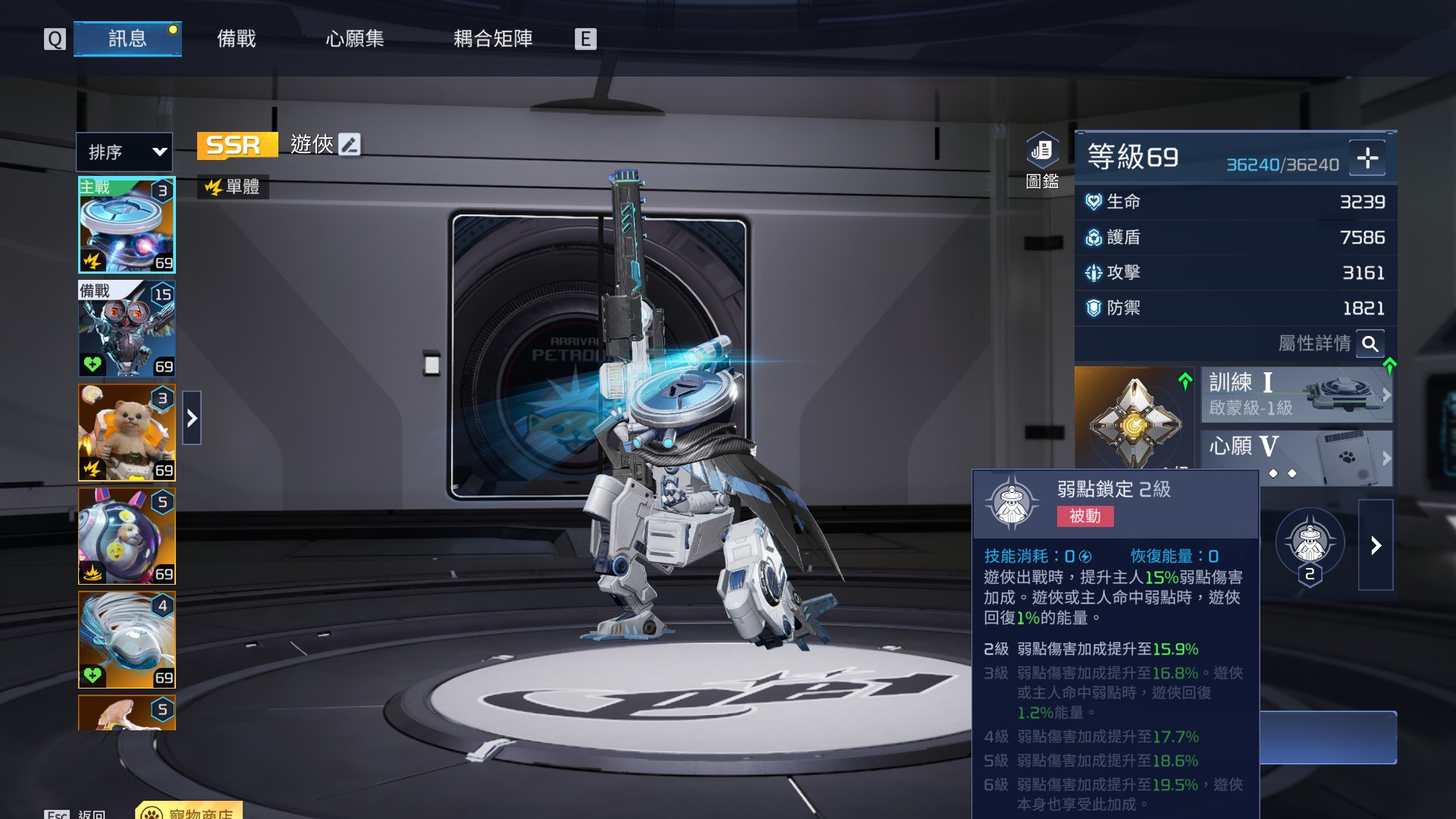Open the 訓練 I training panel
Screen dimensions: 1456x819
click(x=1297, y=394)
